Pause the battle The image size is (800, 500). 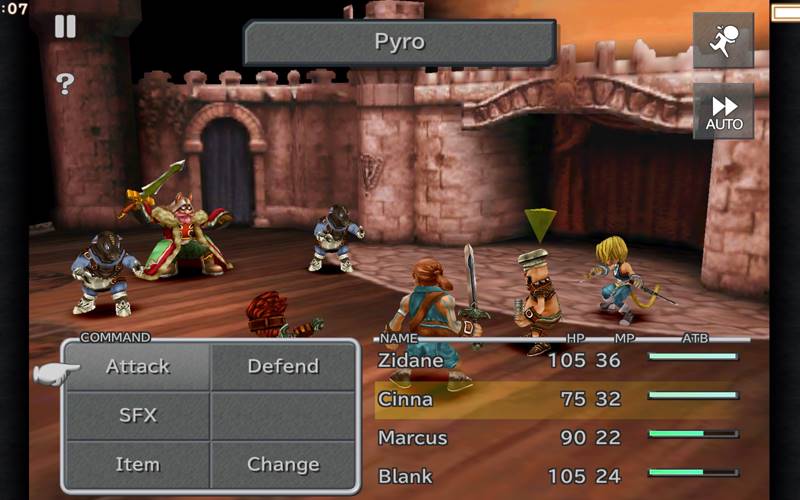click(65, 27)
